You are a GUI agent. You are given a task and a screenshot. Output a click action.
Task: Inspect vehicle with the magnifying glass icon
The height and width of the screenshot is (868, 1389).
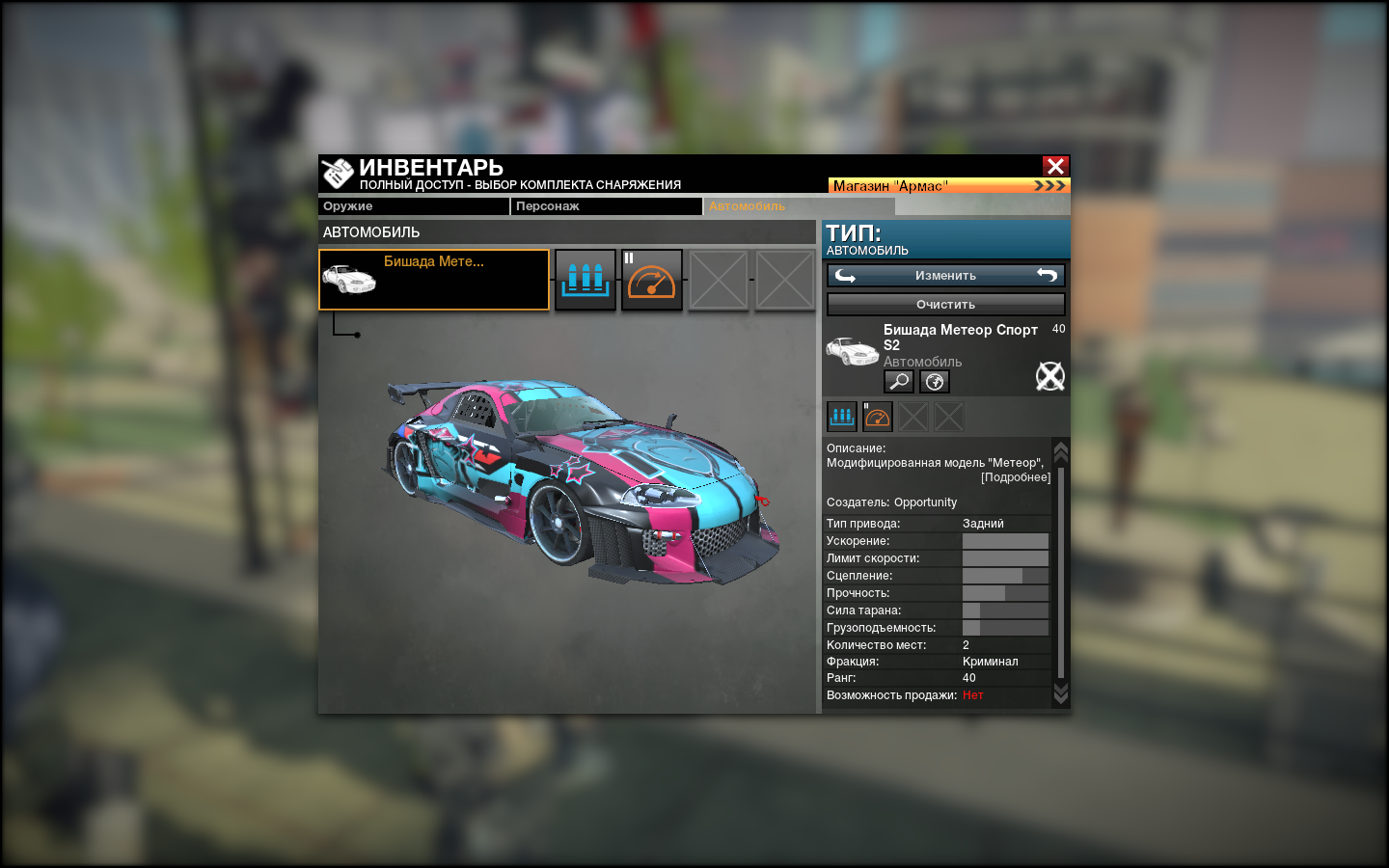tap(899, 382)
